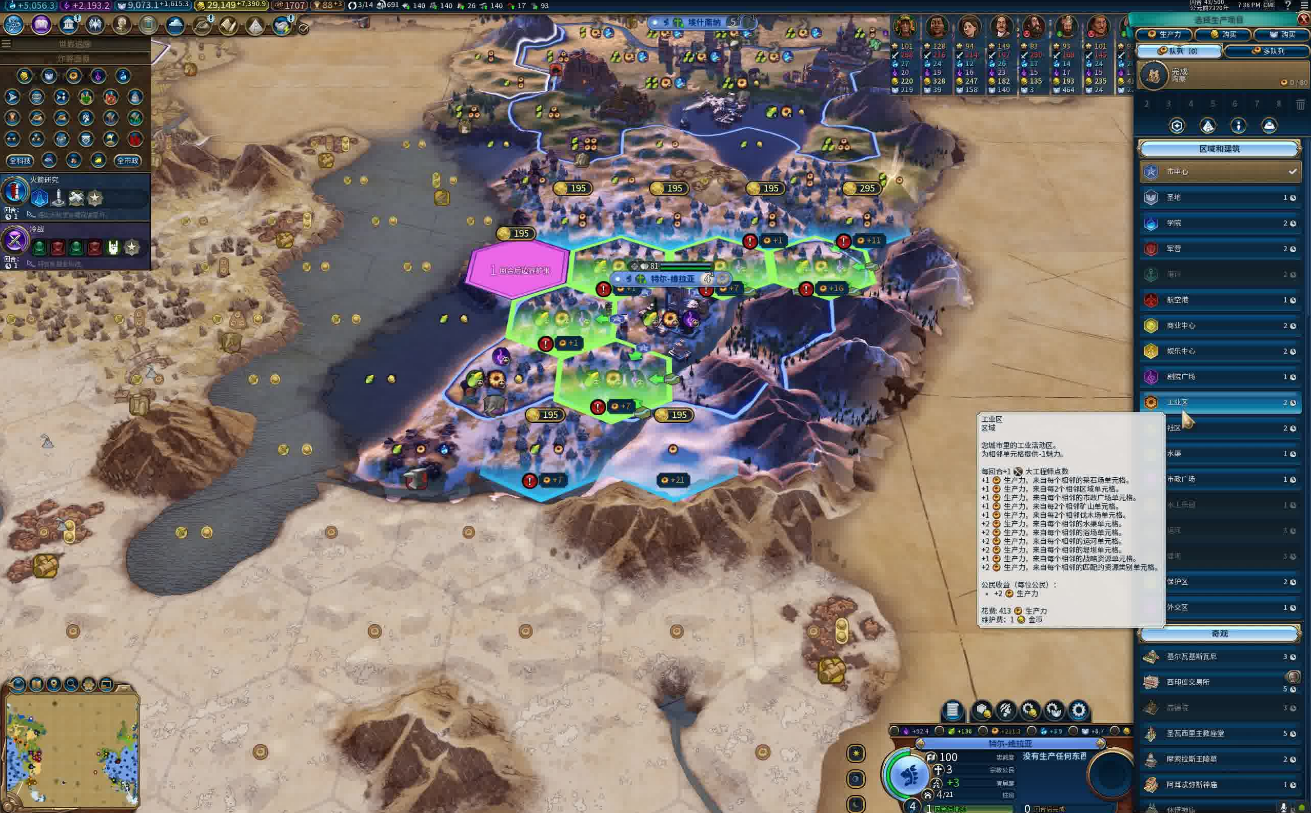1311x813 pixels.
Task: Click the 全科技 button
Action: (x=19, y=160)
